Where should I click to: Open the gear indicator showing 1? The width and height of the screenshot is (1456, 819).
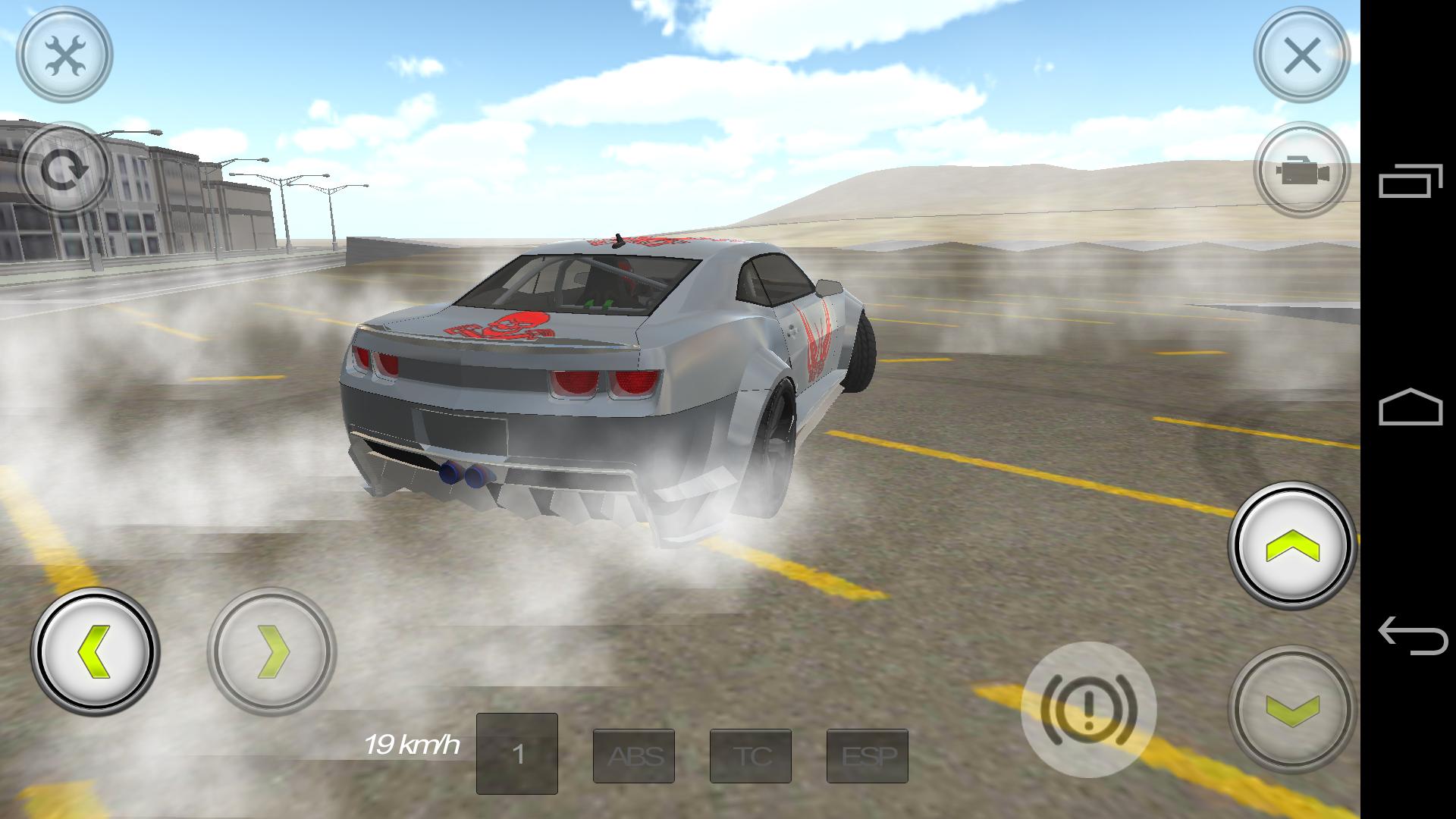517,755
